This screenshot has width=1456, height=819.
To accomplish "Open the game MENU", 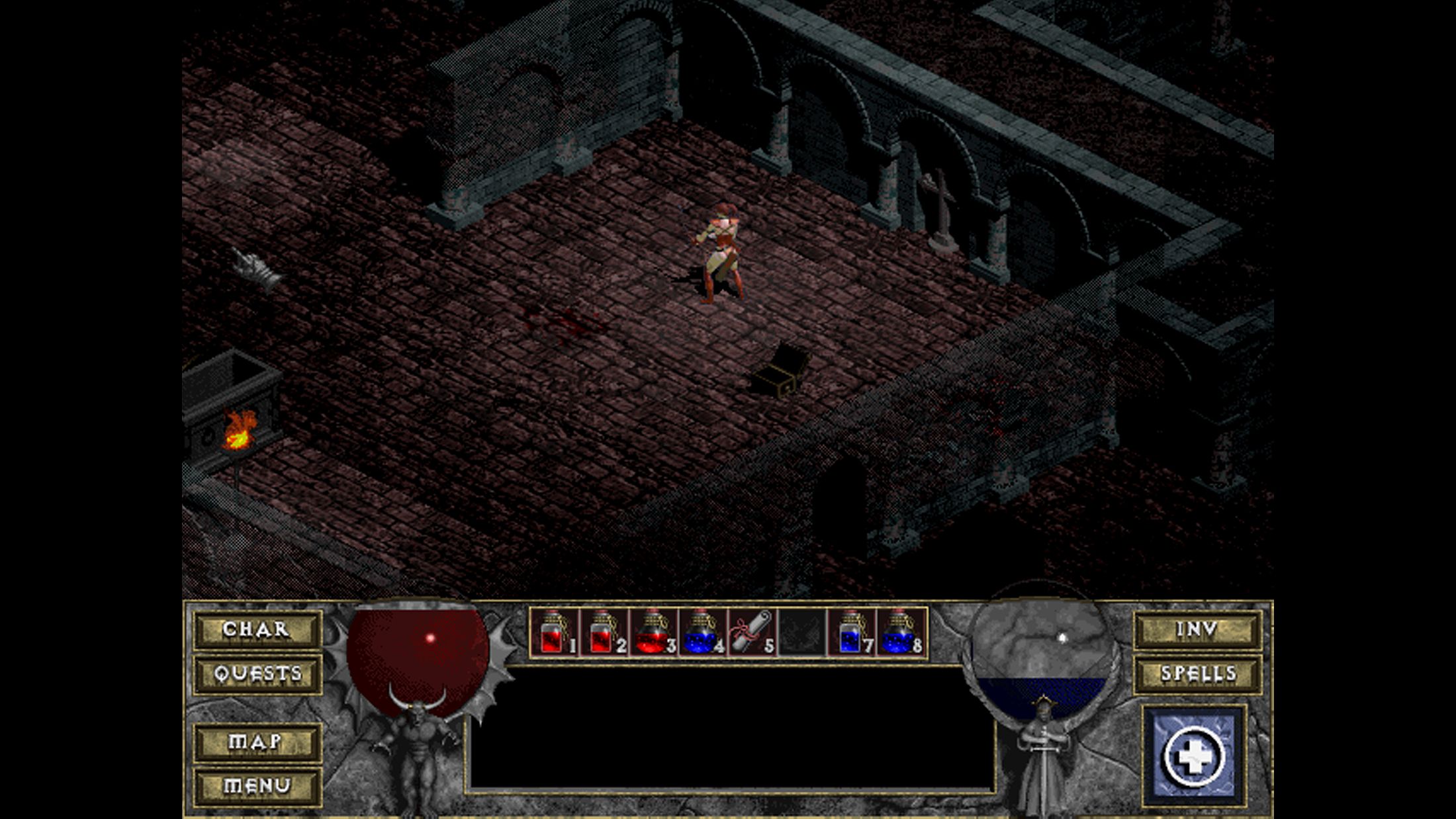I will [257, 785].
